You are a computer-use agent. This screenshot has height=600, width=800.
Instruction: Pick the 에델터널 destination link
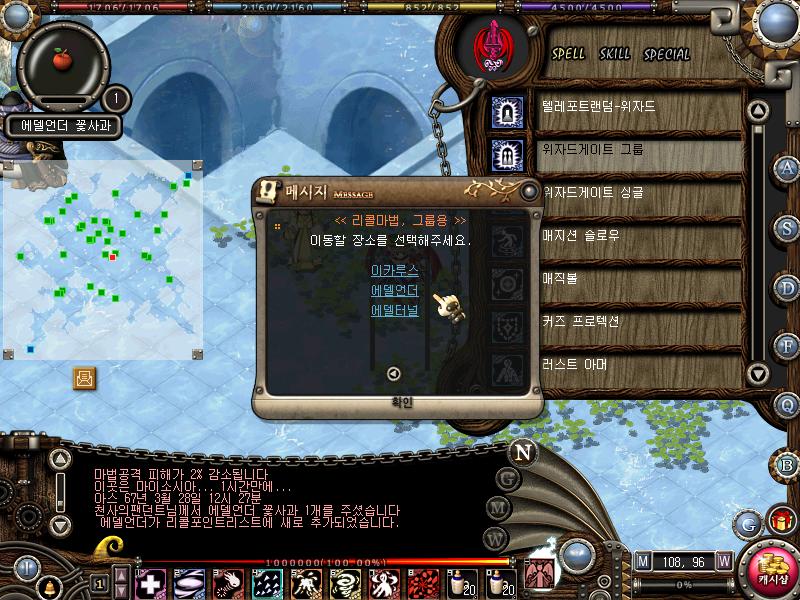pos(394,310)
